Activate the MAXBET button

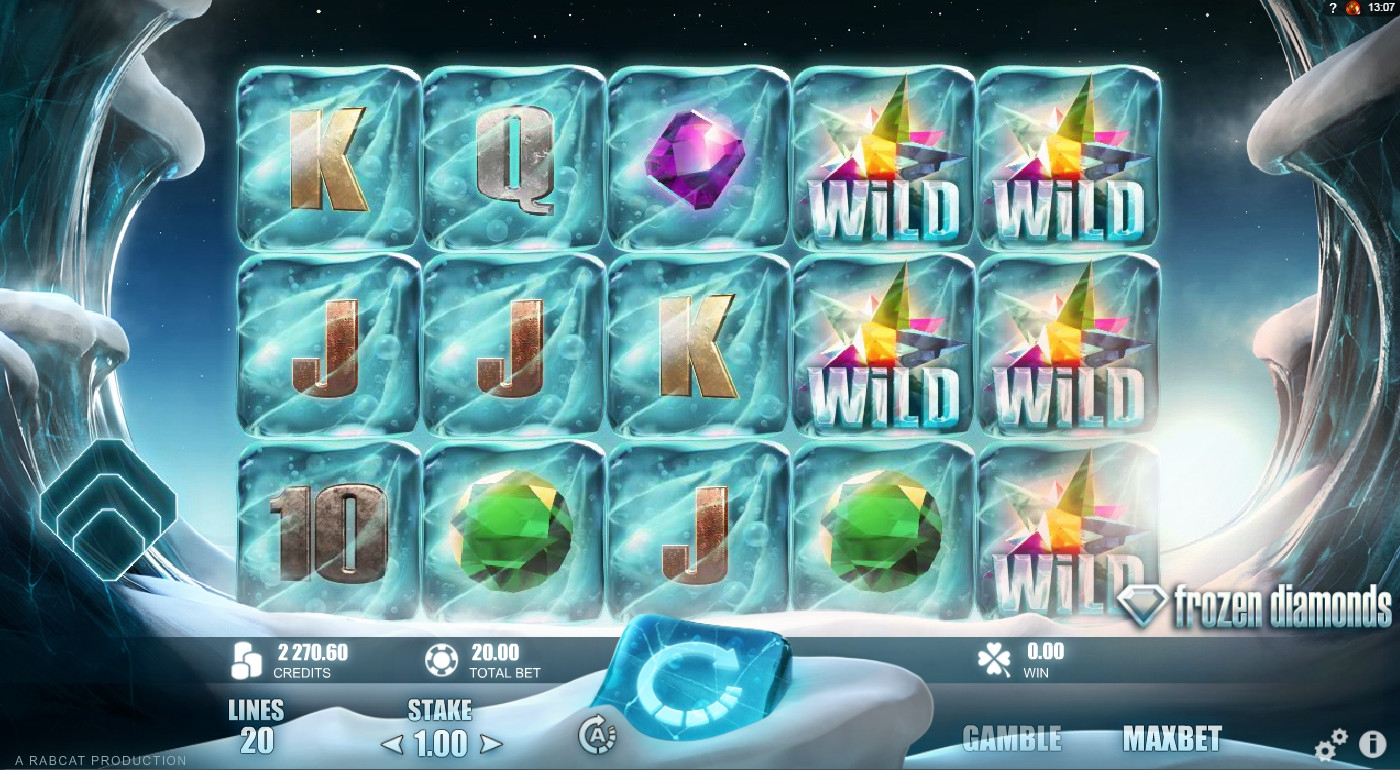click(1172, 739)
